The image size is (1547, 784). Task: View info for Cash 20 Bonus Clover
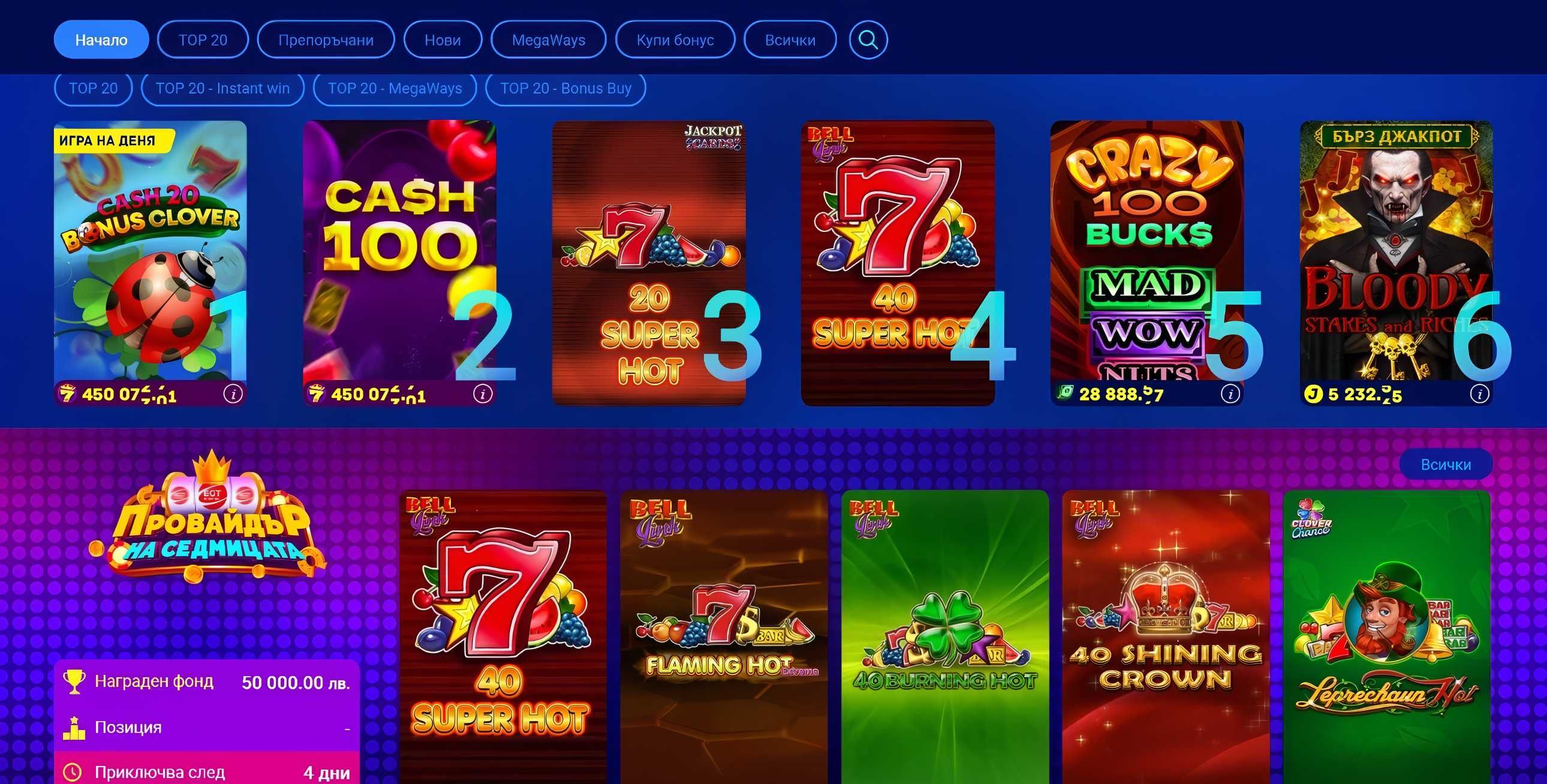click(233, 395)
